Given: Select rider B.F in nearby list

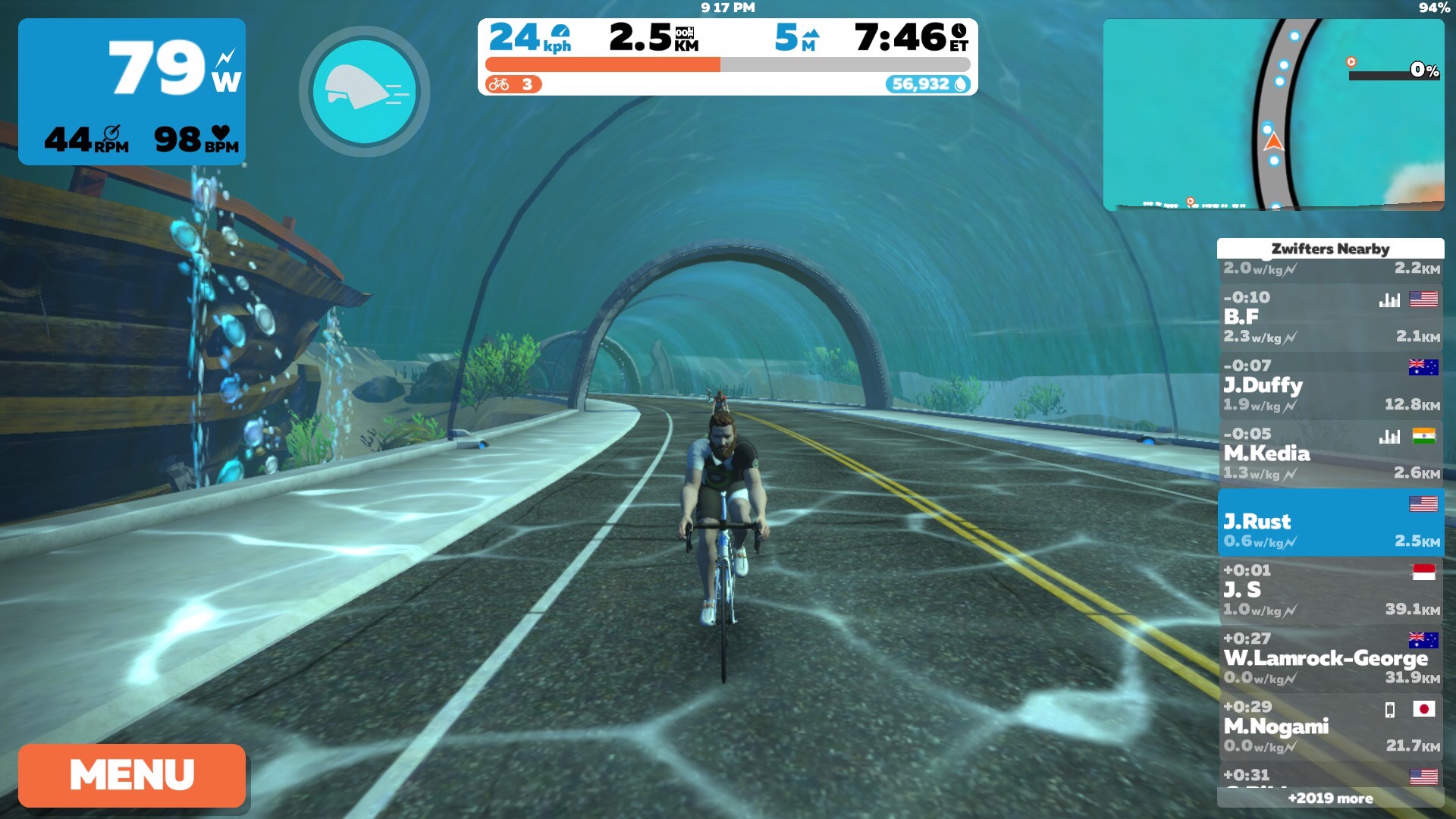Looking at the screenshot, I should click(x=1330, y=317).
